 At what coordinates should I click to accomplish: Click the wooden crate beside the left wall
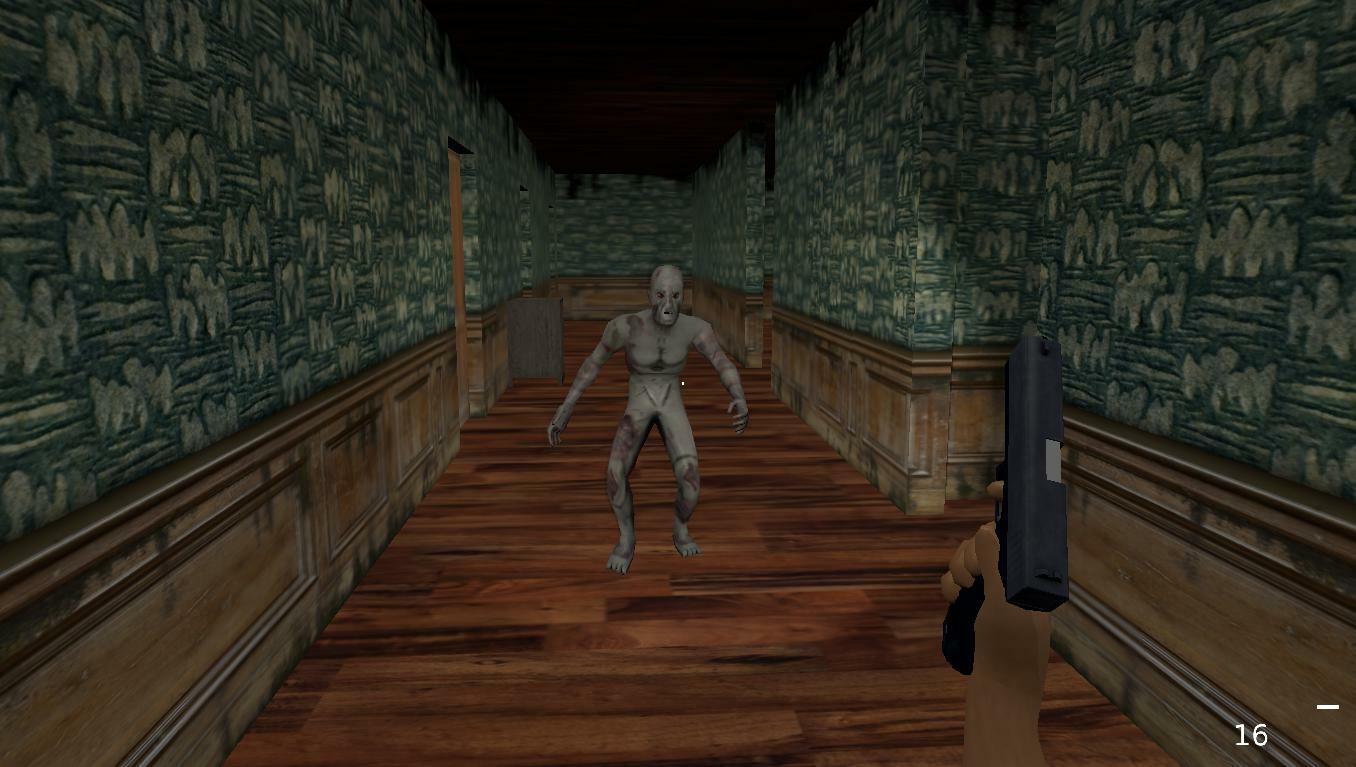[x=535, y=340]
